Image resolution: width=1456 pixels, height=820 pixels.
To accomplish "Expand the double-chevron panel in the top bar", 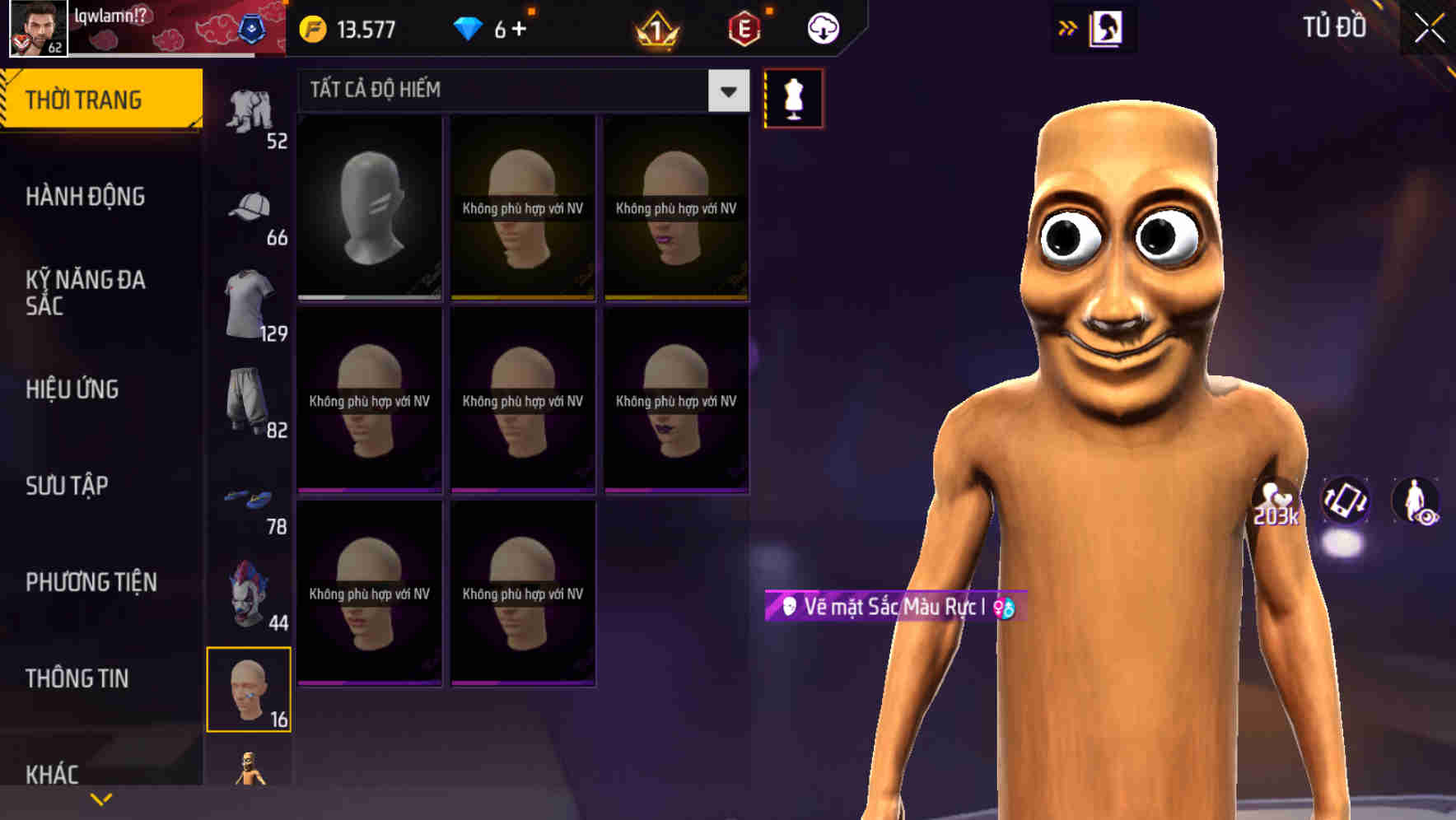I will (1068, 27).
